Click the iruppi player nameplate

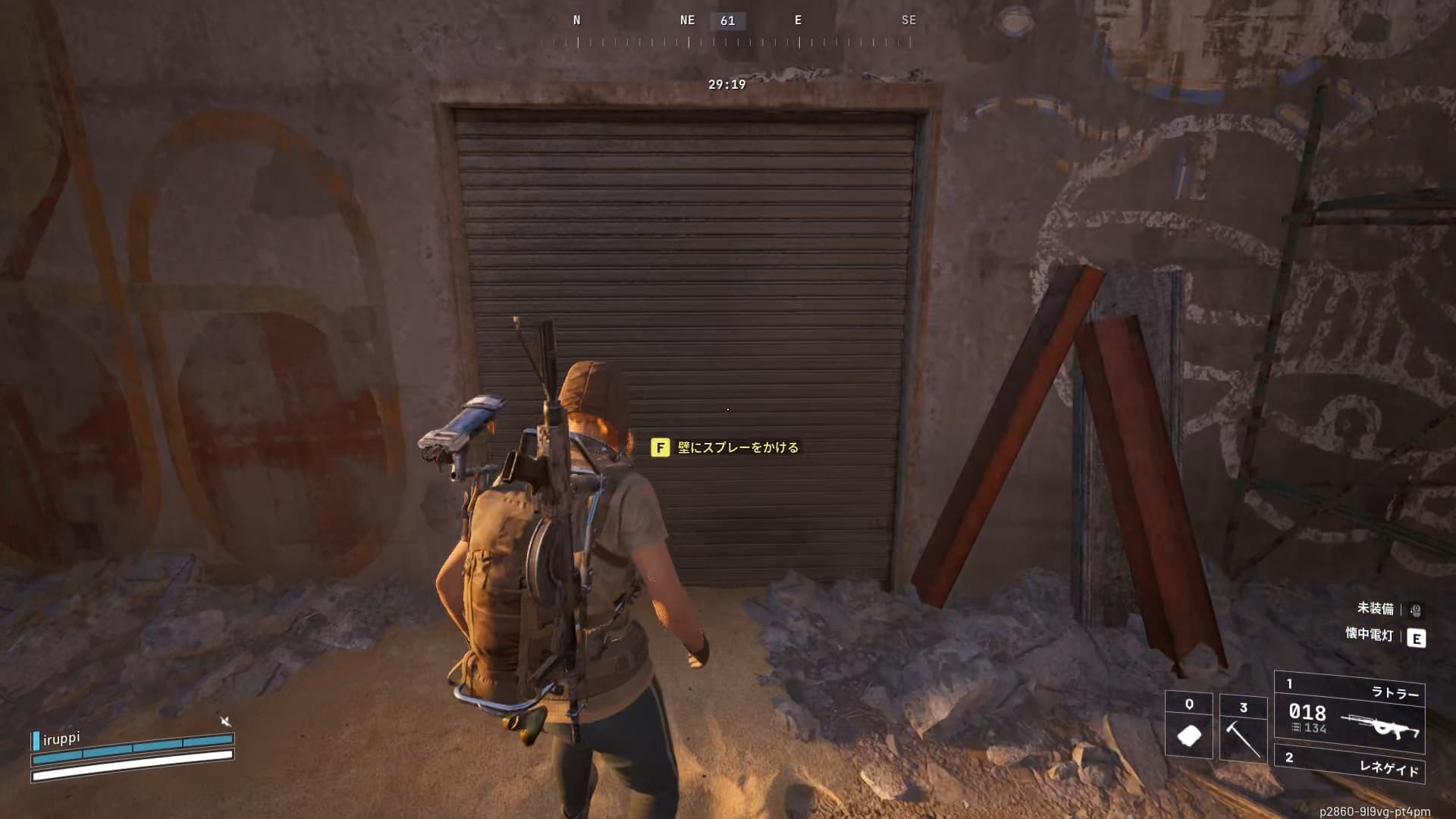pyautogui.click(x=61, y=739)
